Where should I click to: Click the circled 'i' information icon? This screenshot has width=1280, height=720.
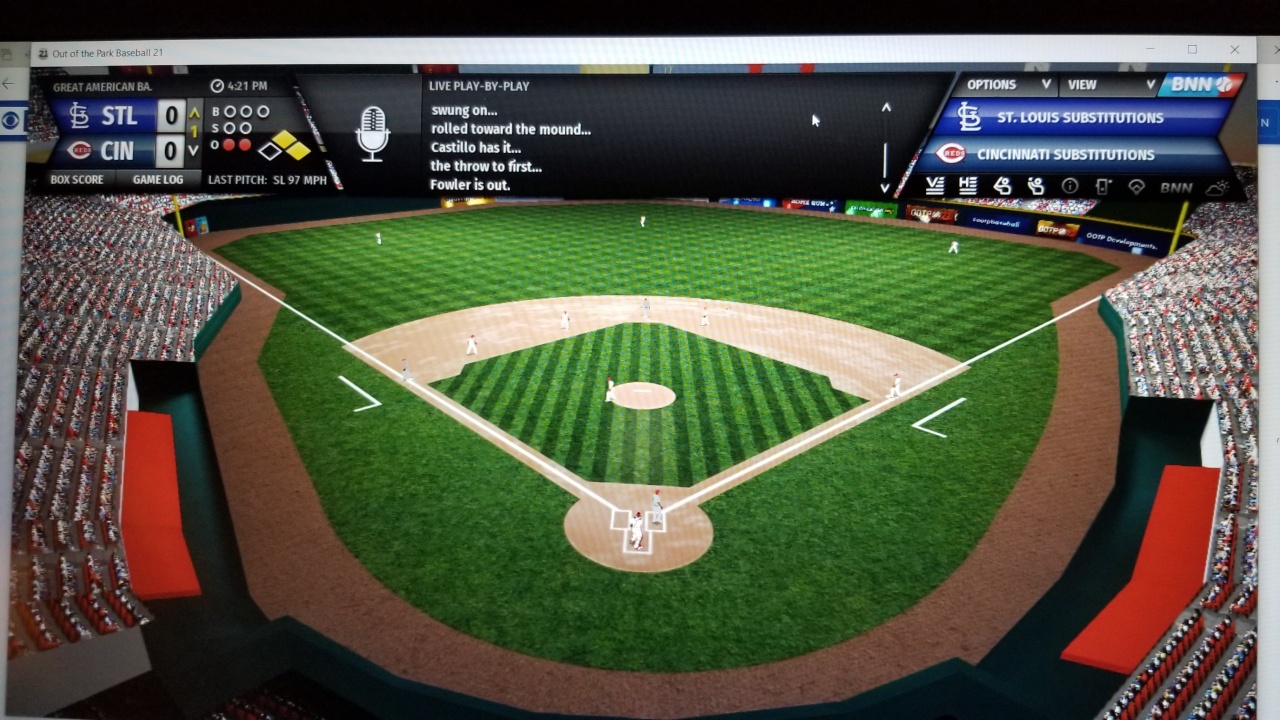click(1070, 187)
